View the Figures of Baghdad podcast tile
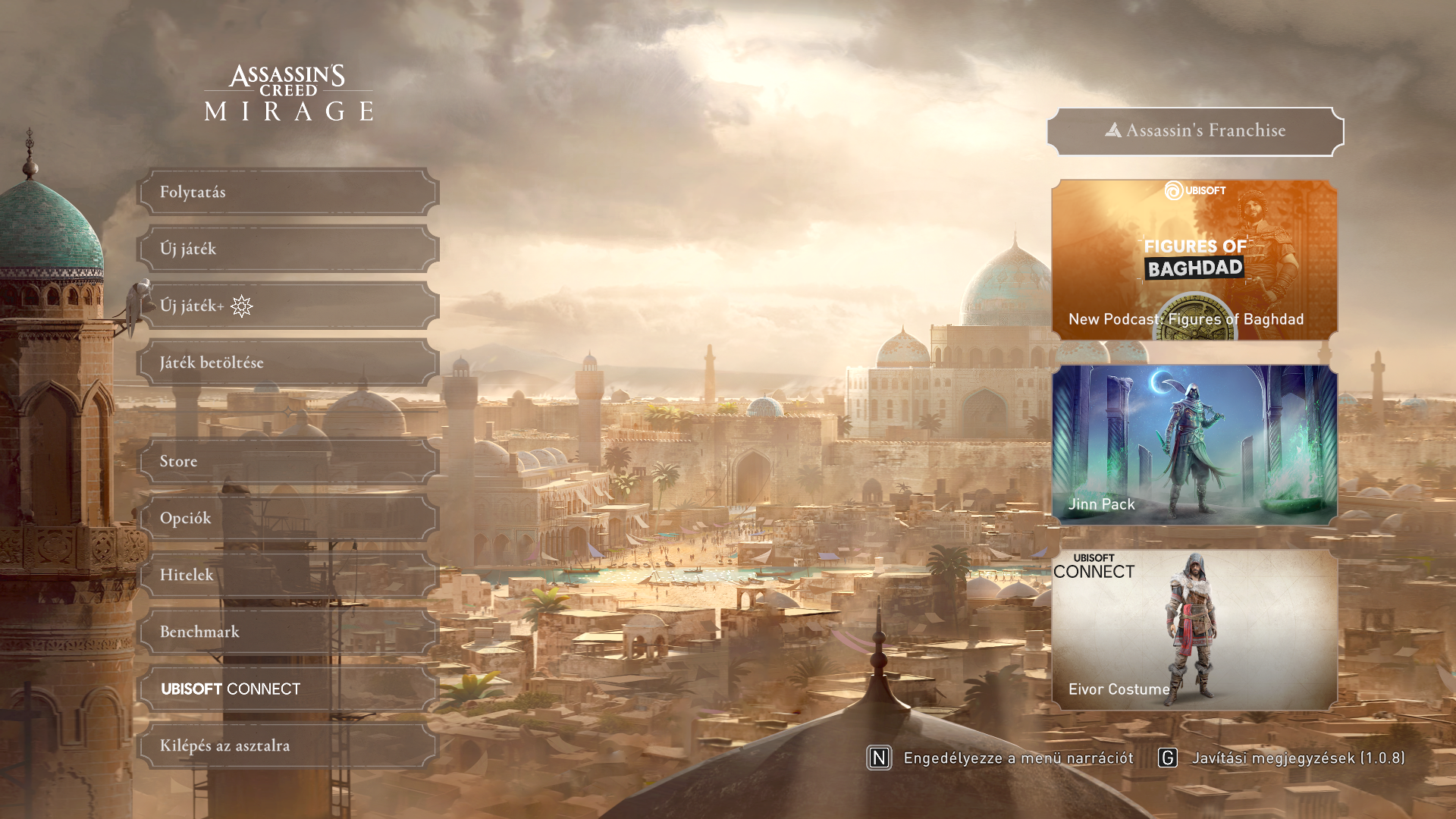The height and width of the screenshot is (819, 1456). (1194, 260)
